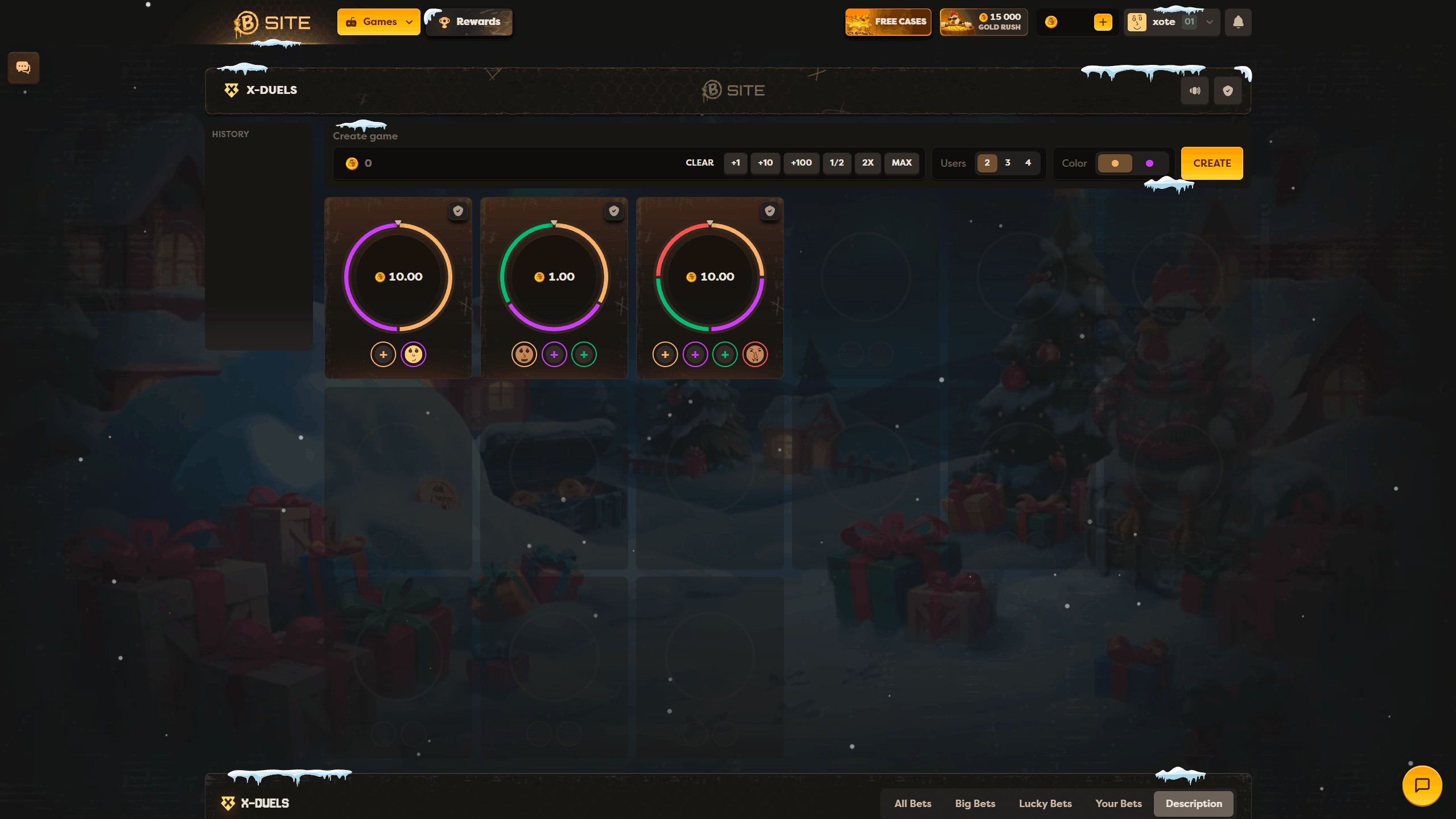Open the Games dropdown menu
Viewport: 1456px width, 819px height.
(x=378, y=22)
